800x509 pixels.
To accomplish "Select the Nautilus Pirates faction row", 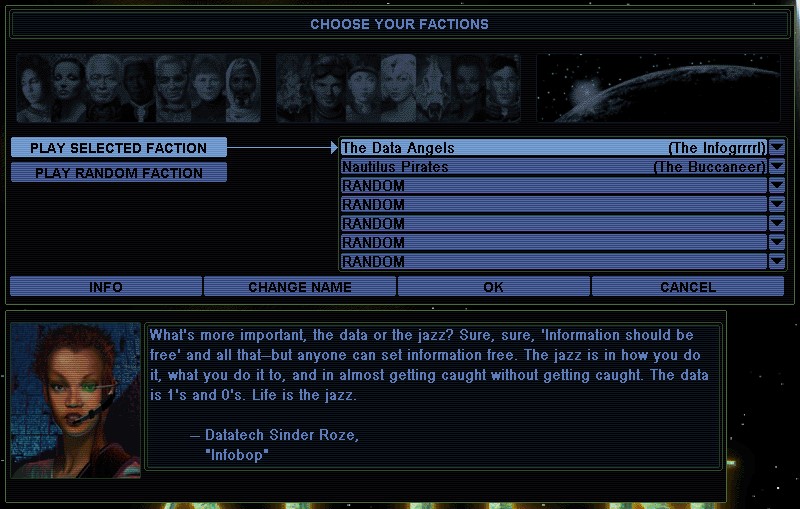I will [x=553, y=167].
